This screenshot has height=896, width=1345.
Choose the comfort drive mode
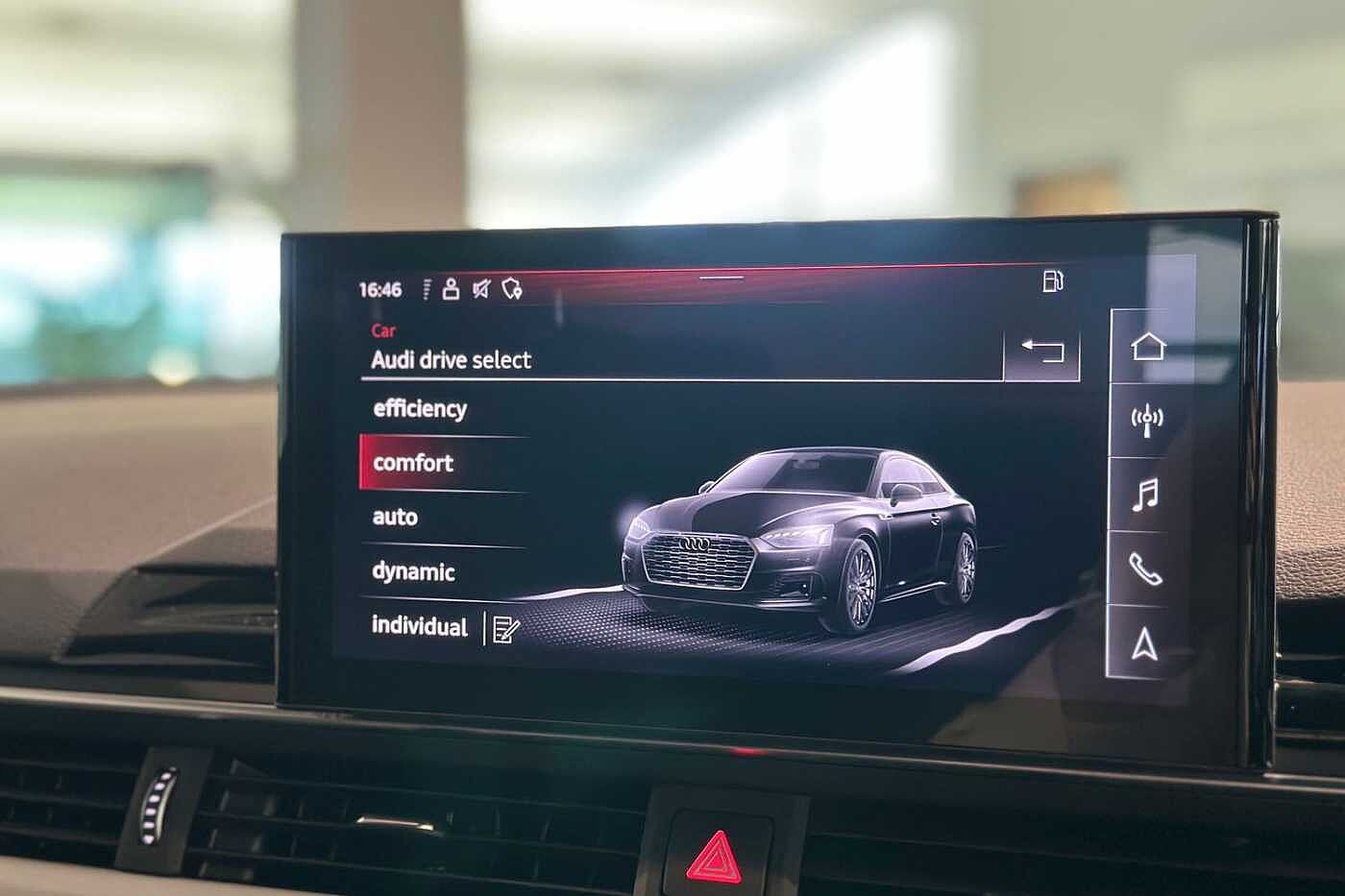pos(413,463)
